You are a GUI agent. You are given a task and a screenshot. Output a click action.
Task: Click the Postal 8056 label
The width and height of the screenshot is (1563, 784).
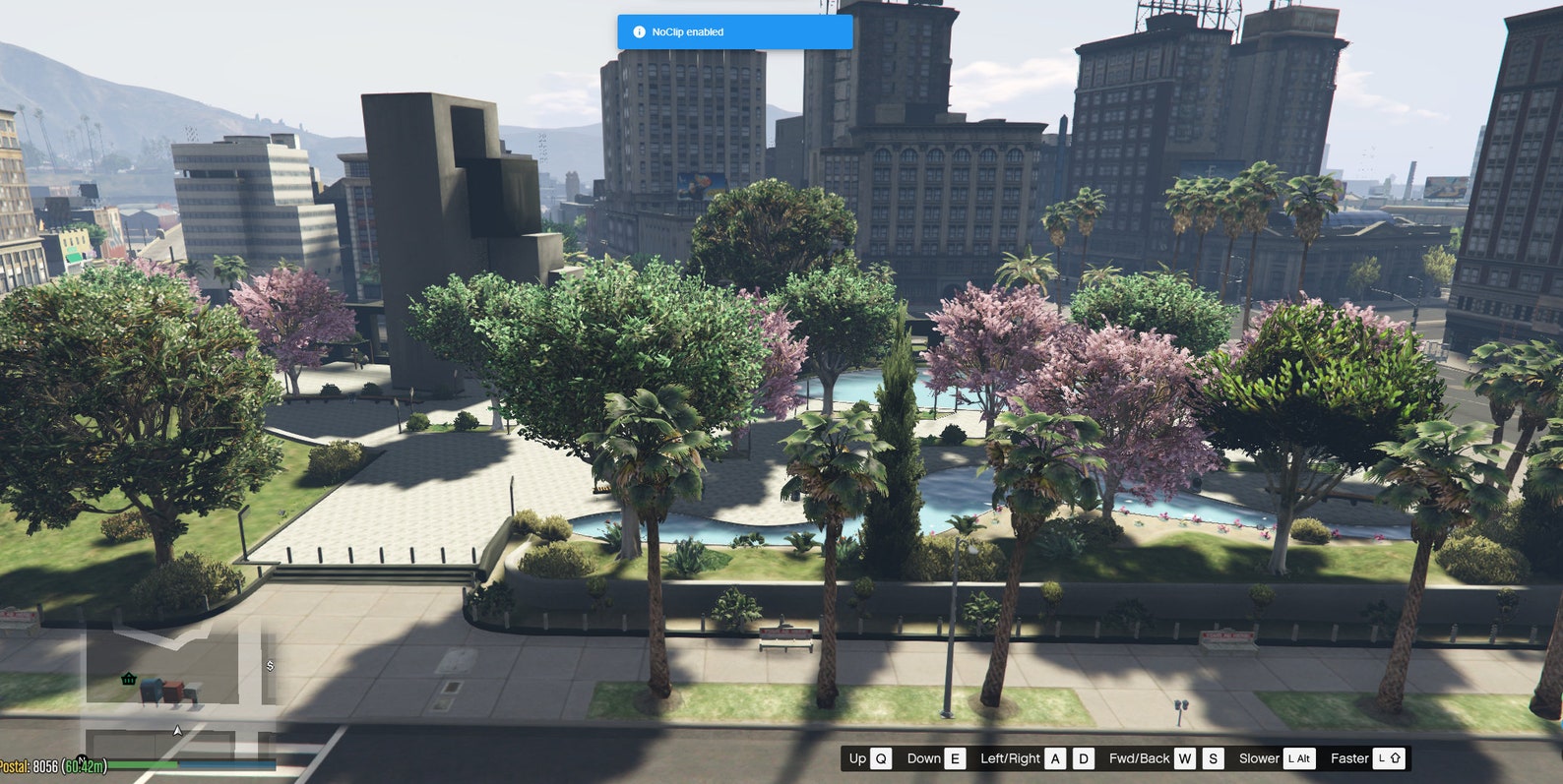[30, 764]
